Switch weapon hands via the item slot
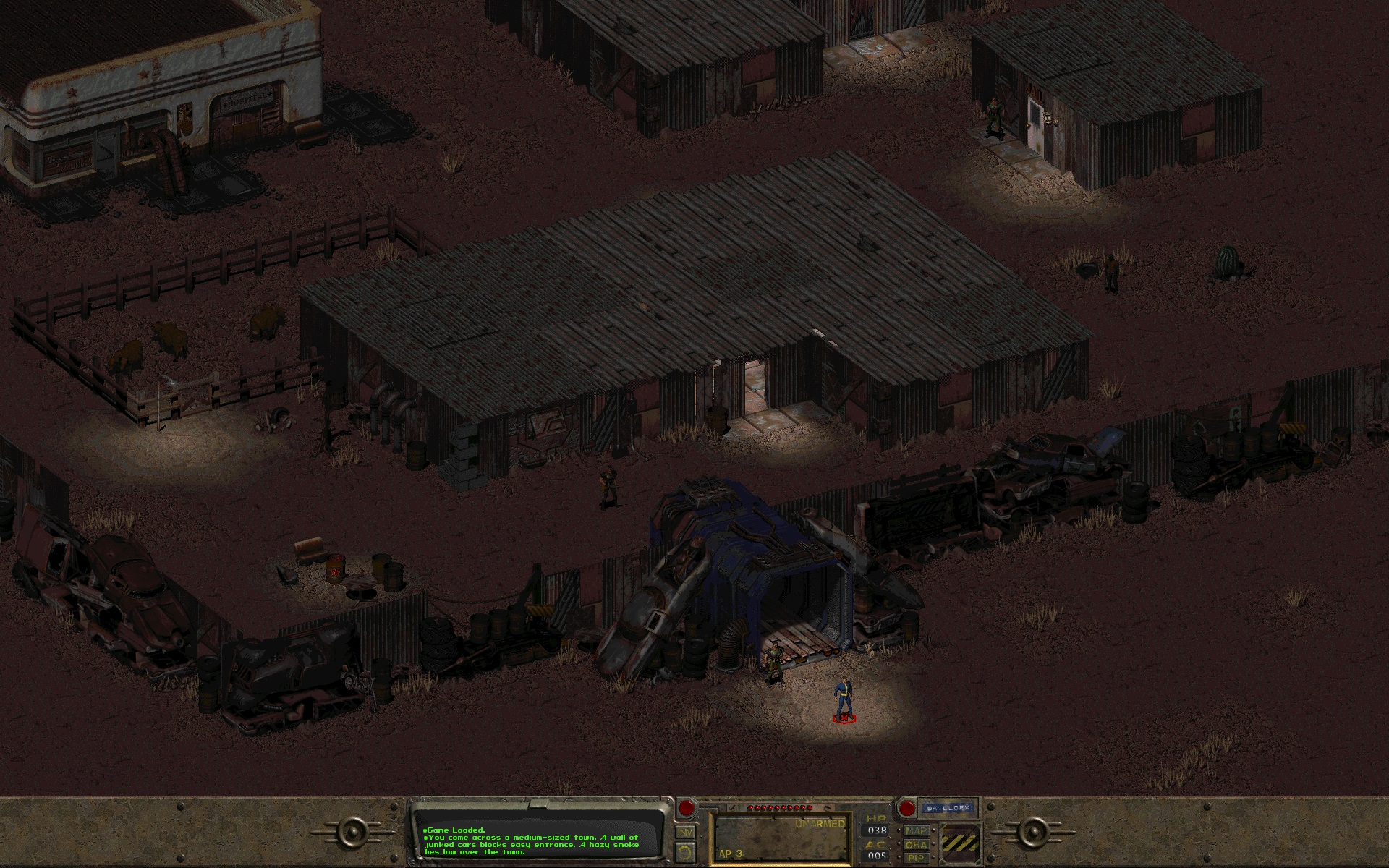 (x=781, y=839)
